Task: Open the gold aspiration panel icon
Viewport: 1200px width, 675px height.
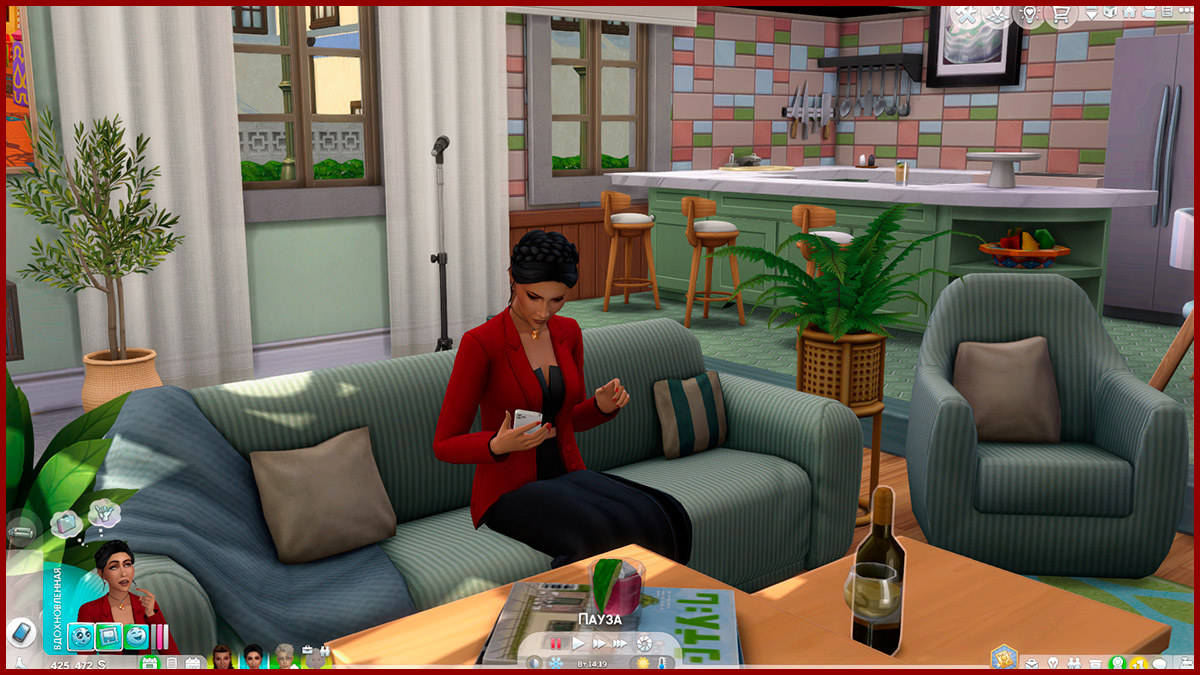Action: [x=1003, y=659]
